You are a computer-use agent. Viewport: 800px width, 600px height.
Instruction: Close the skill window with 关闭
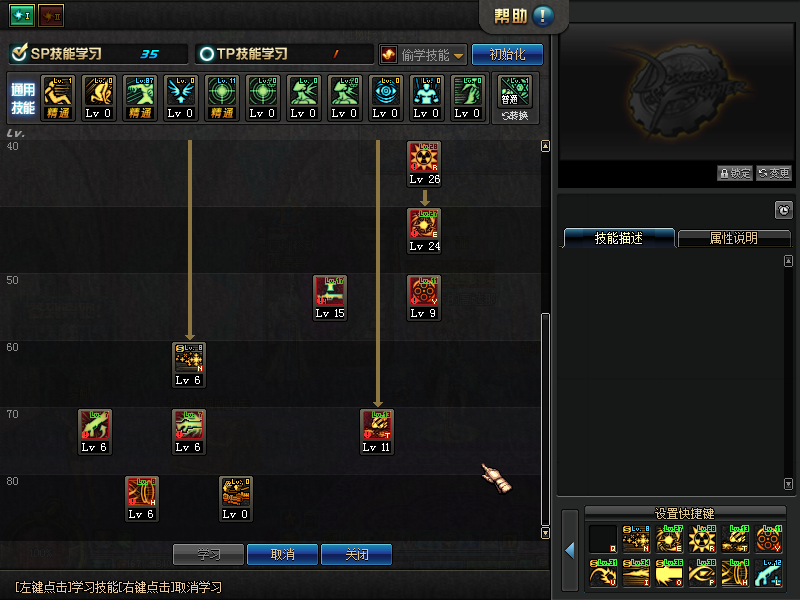tap(357, 554)
